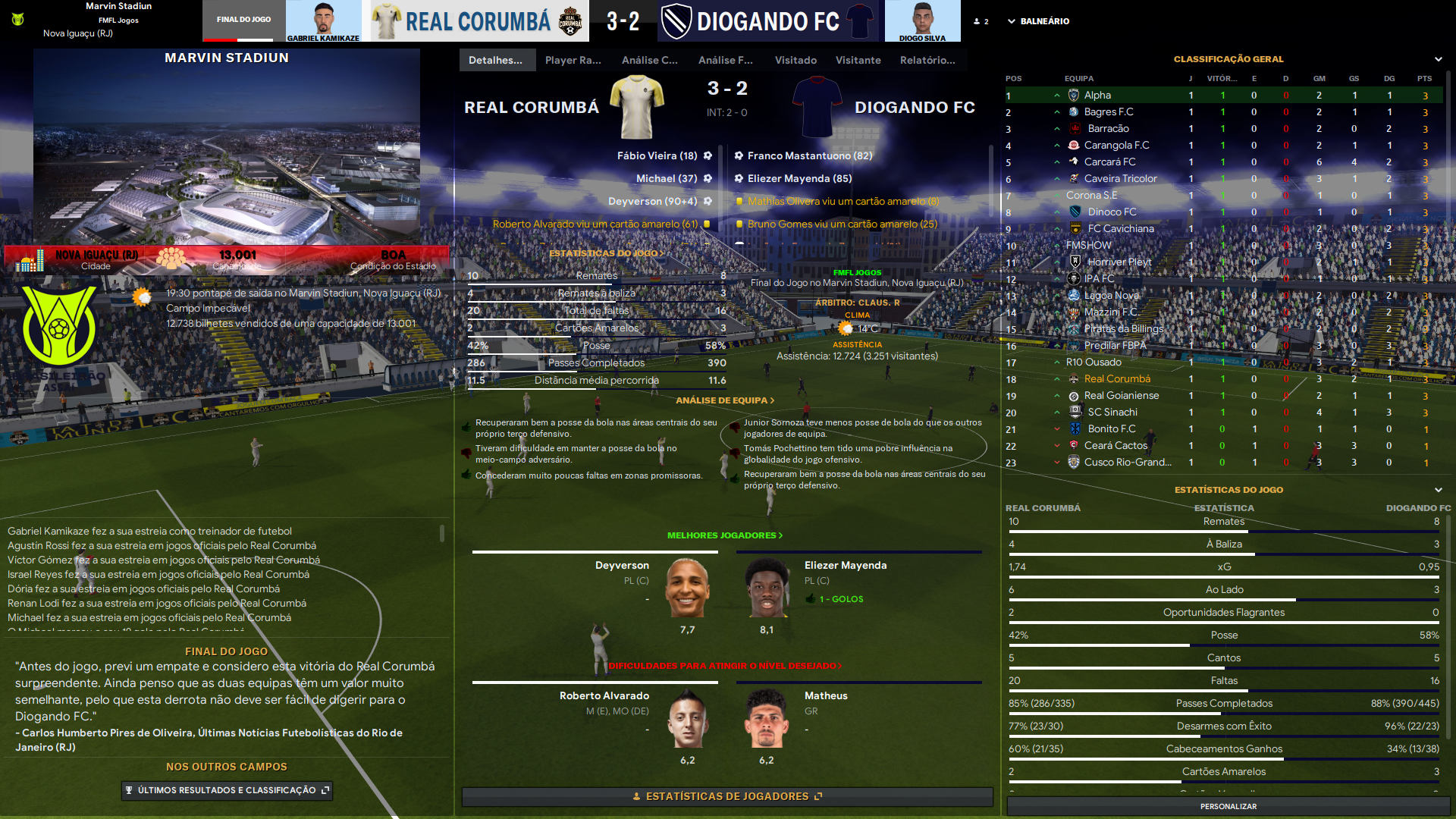Select Alpha row in the standings
The height and width of the screenshot is (819, 1456).
click(x=1097, y=96)
